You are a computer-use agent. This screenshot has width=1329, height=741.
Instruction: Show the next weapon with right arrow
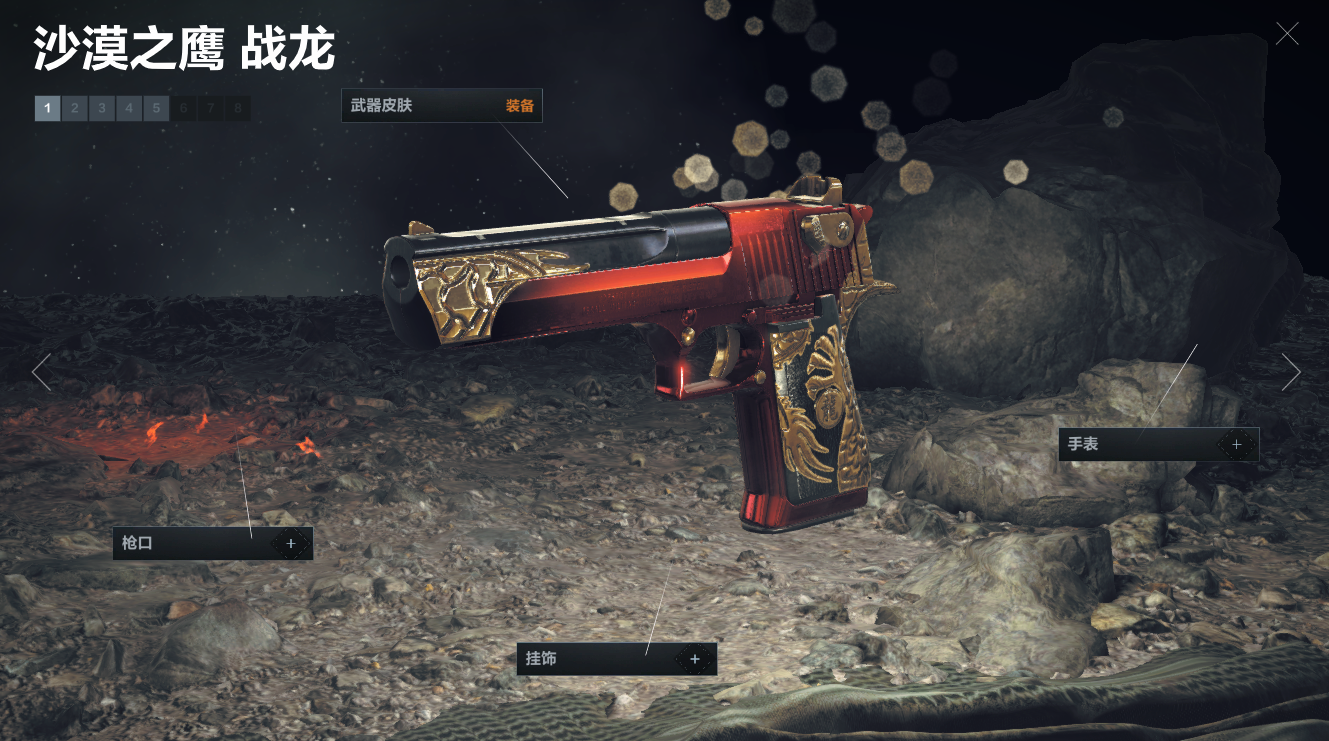pyautogui.click(x=1291, y=372)
